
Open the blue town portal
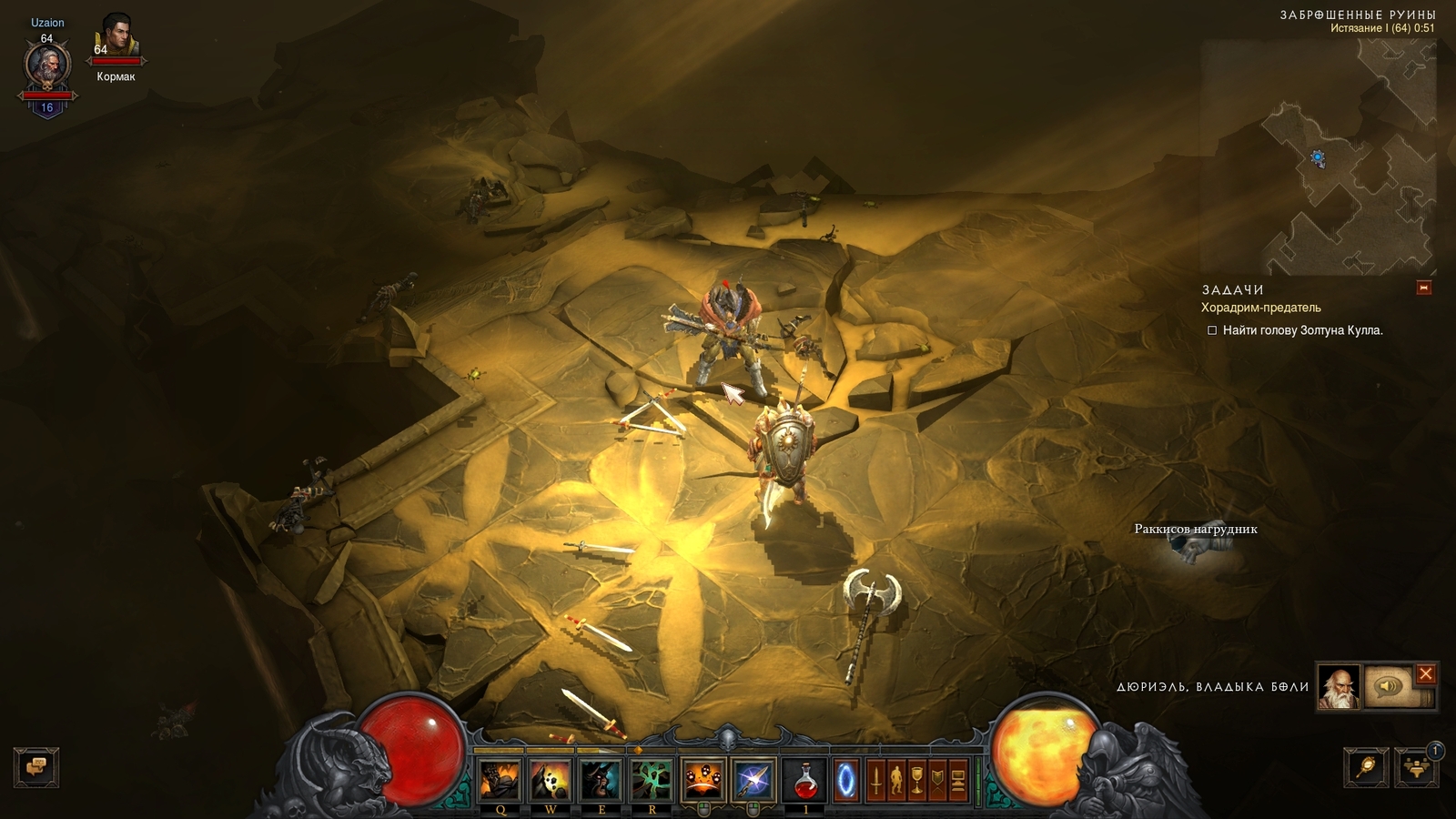[x=846, y=780]
